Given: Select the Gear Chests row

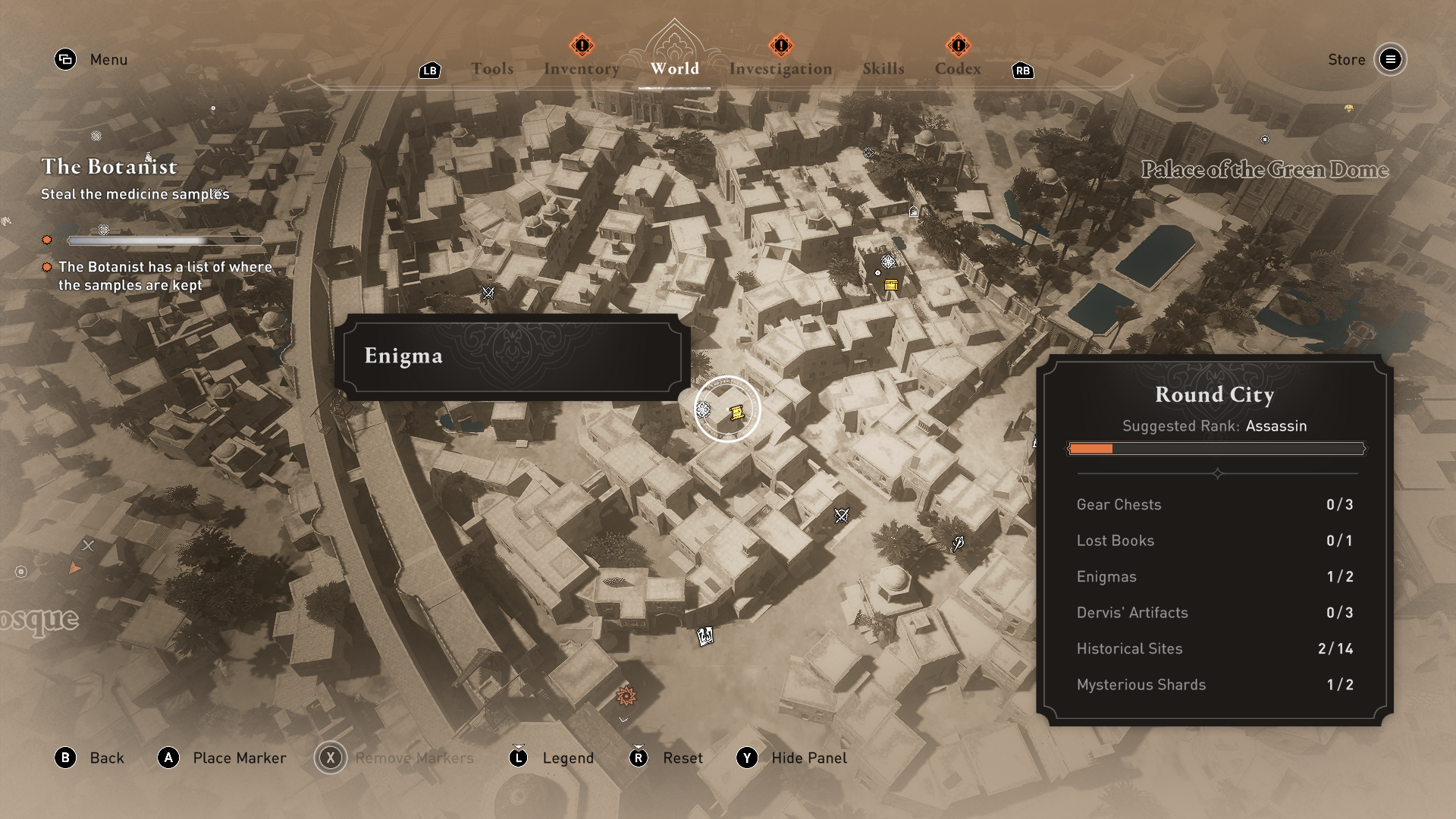Looking at the screenshot, I should point(1214,504).
